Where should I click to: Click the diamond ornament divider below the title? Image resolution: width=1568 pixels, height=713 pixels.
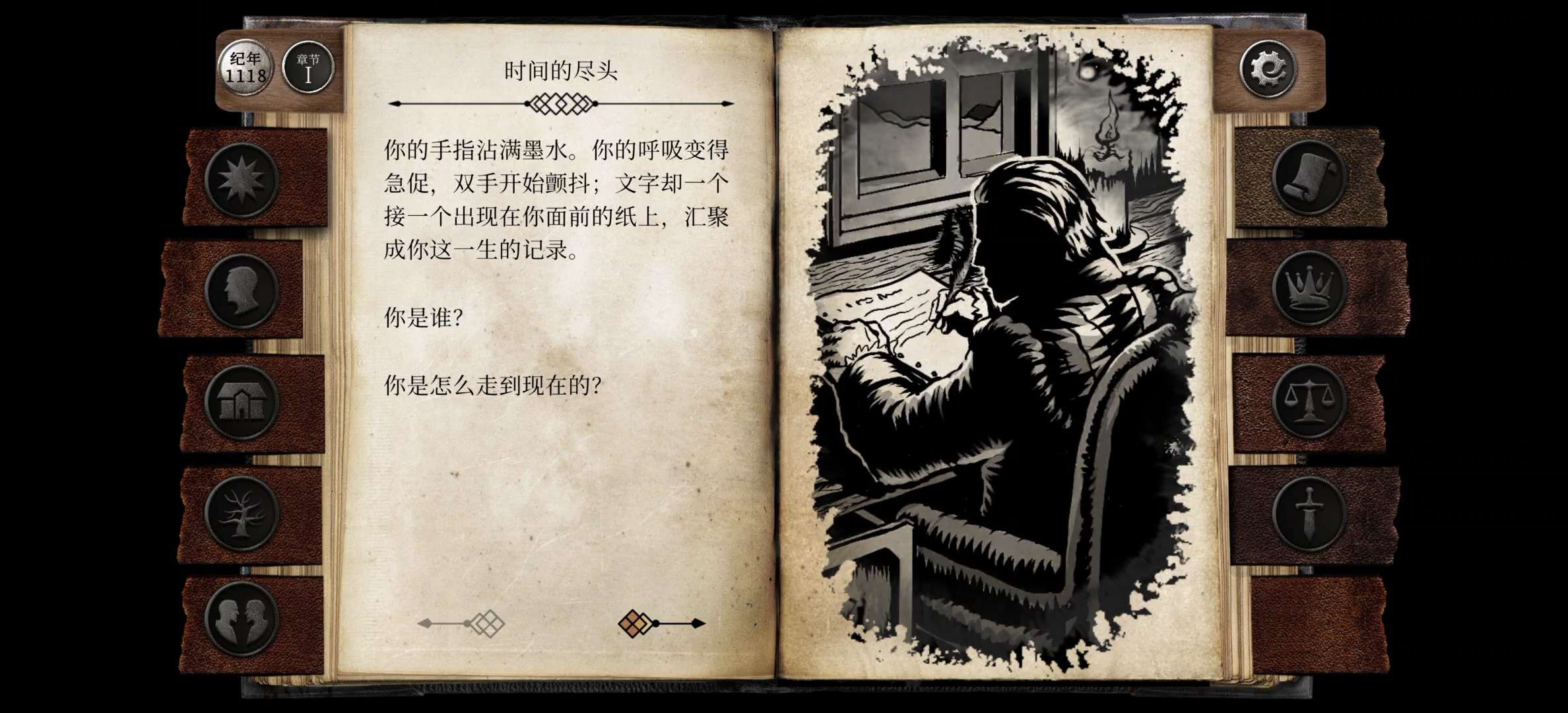pos(560,103)
